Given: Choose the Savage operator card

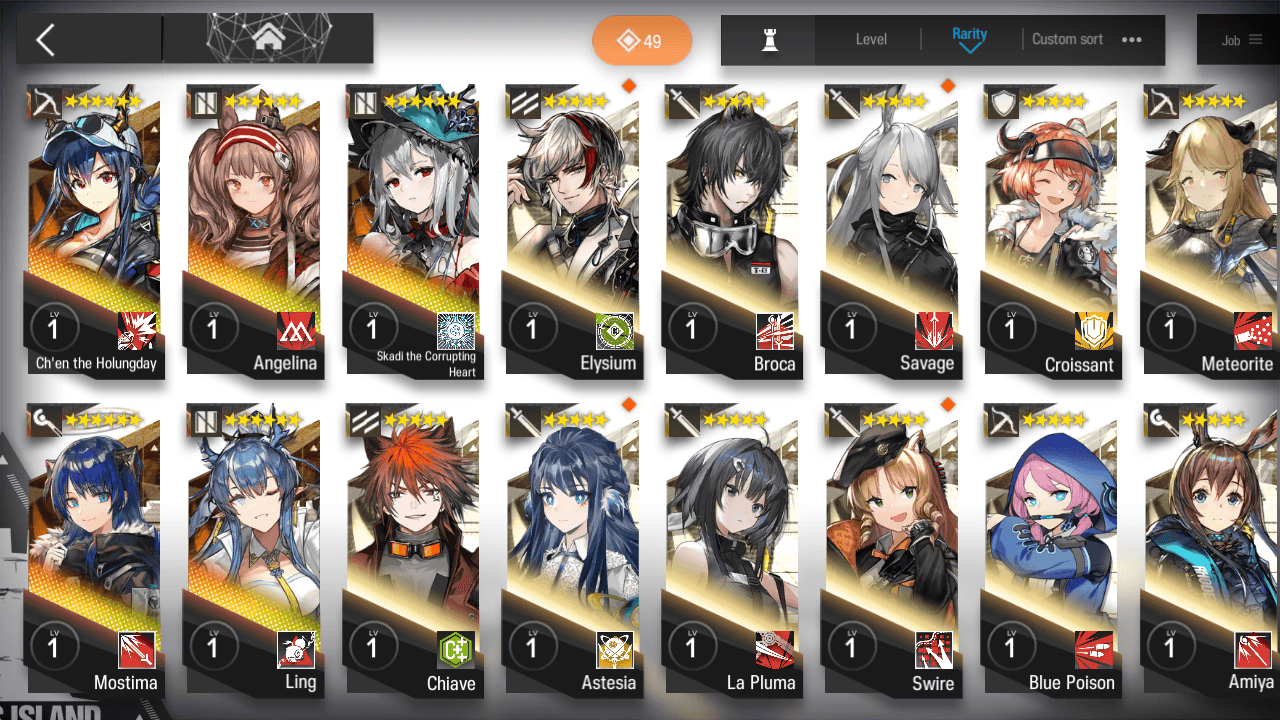Looking at the screenshot, I should click(892, 230).
